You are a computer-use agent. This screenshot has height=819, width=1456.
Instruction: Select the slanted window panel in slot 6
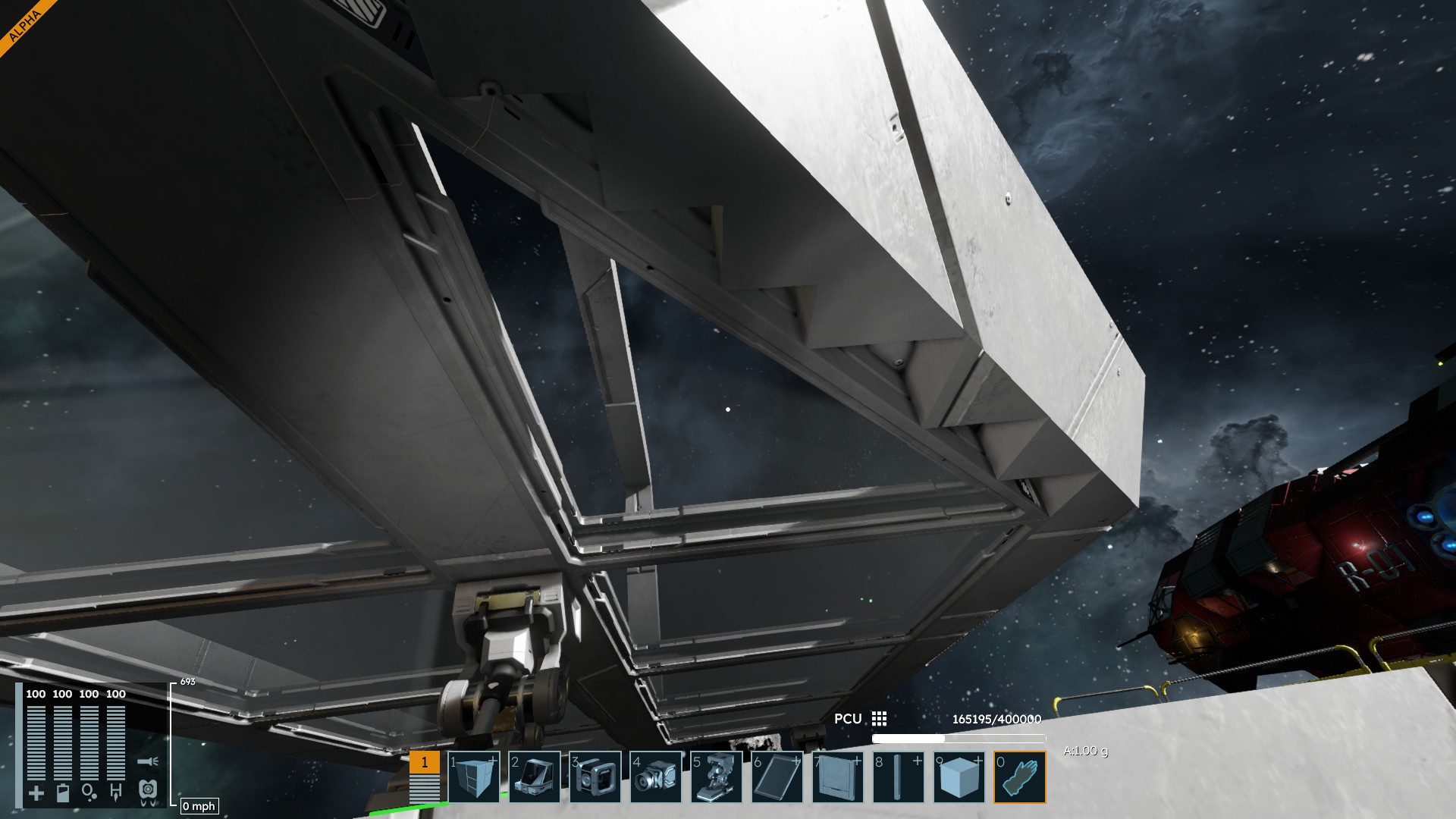777,777
